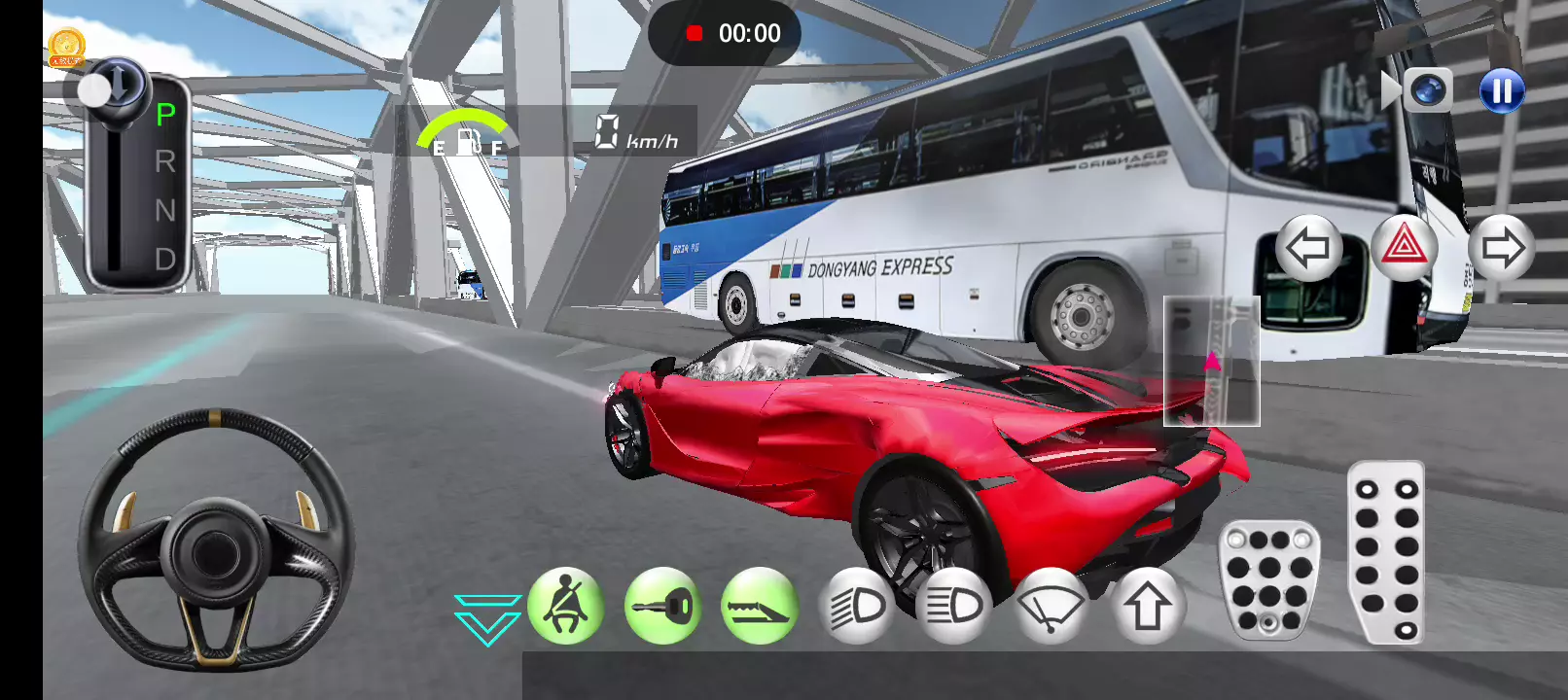1568x700 pixels.
Task: Click the gold coin icon
Action: click(x=66, y=47)
